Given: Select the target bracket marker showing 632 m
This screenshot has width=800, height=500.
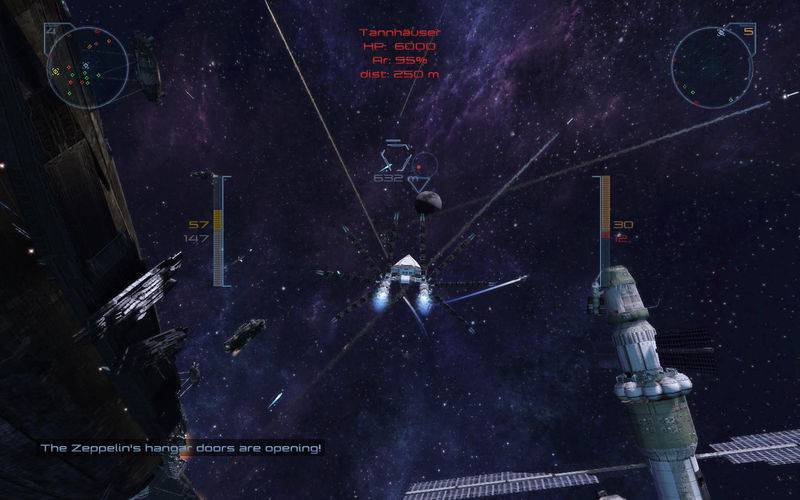Looking at the screenshot, I should click(394, 159).
